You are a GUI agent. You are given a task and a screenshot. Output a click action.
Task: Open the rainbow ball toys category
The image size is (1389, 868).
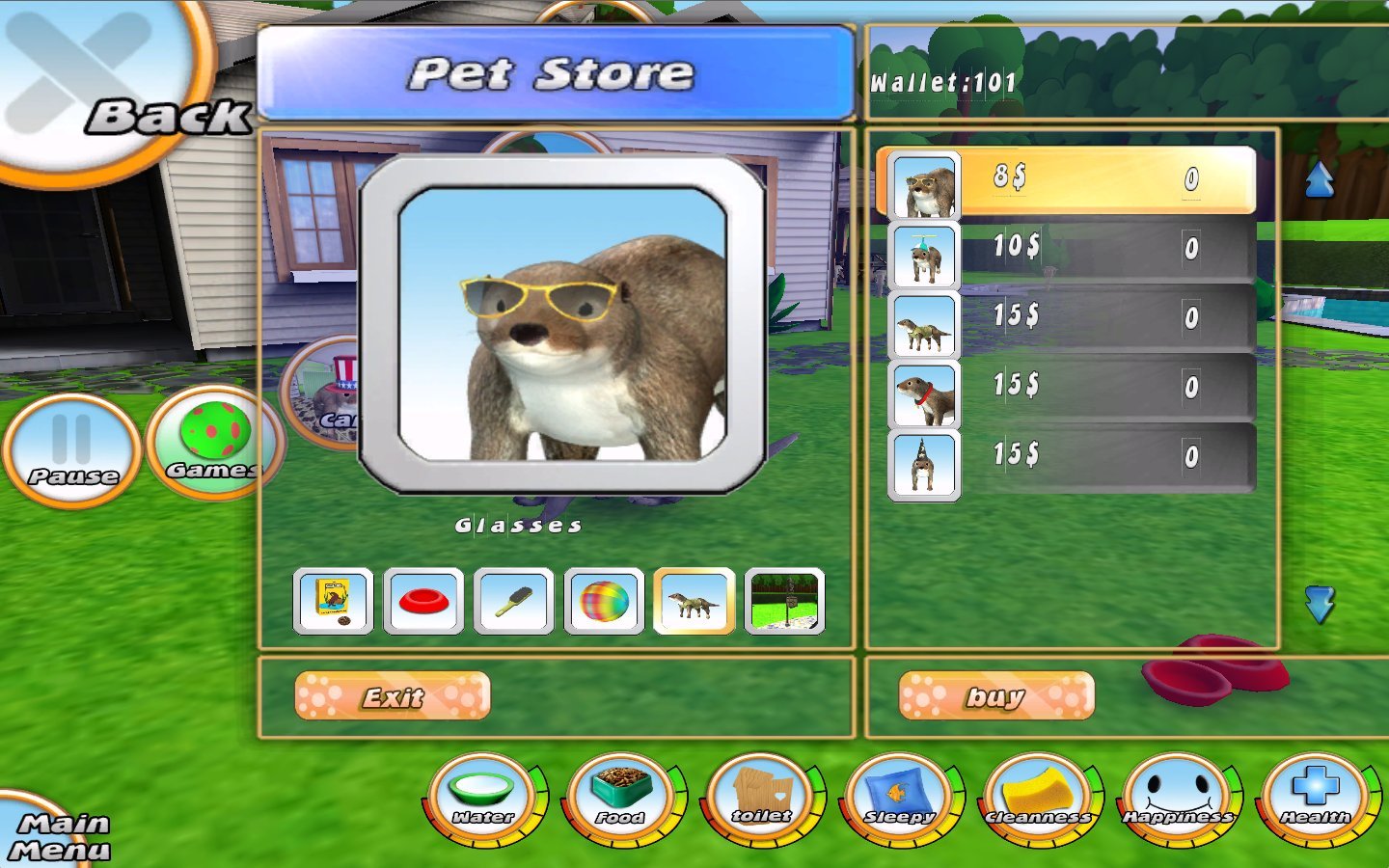604,602
